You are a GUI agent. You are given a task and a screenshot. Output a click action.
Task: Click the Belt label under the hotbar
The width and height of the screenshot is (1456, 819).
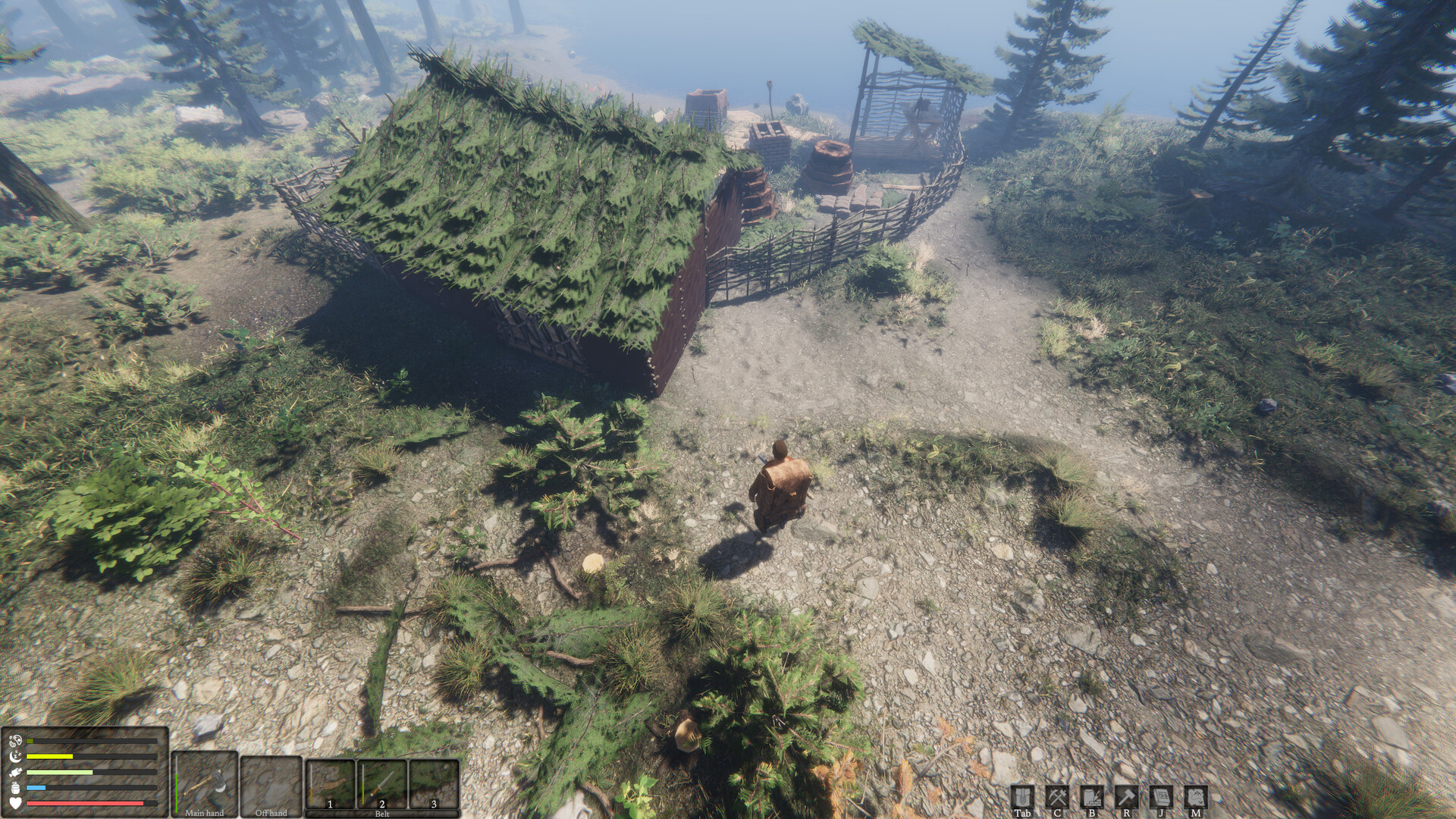coord(381,812)
